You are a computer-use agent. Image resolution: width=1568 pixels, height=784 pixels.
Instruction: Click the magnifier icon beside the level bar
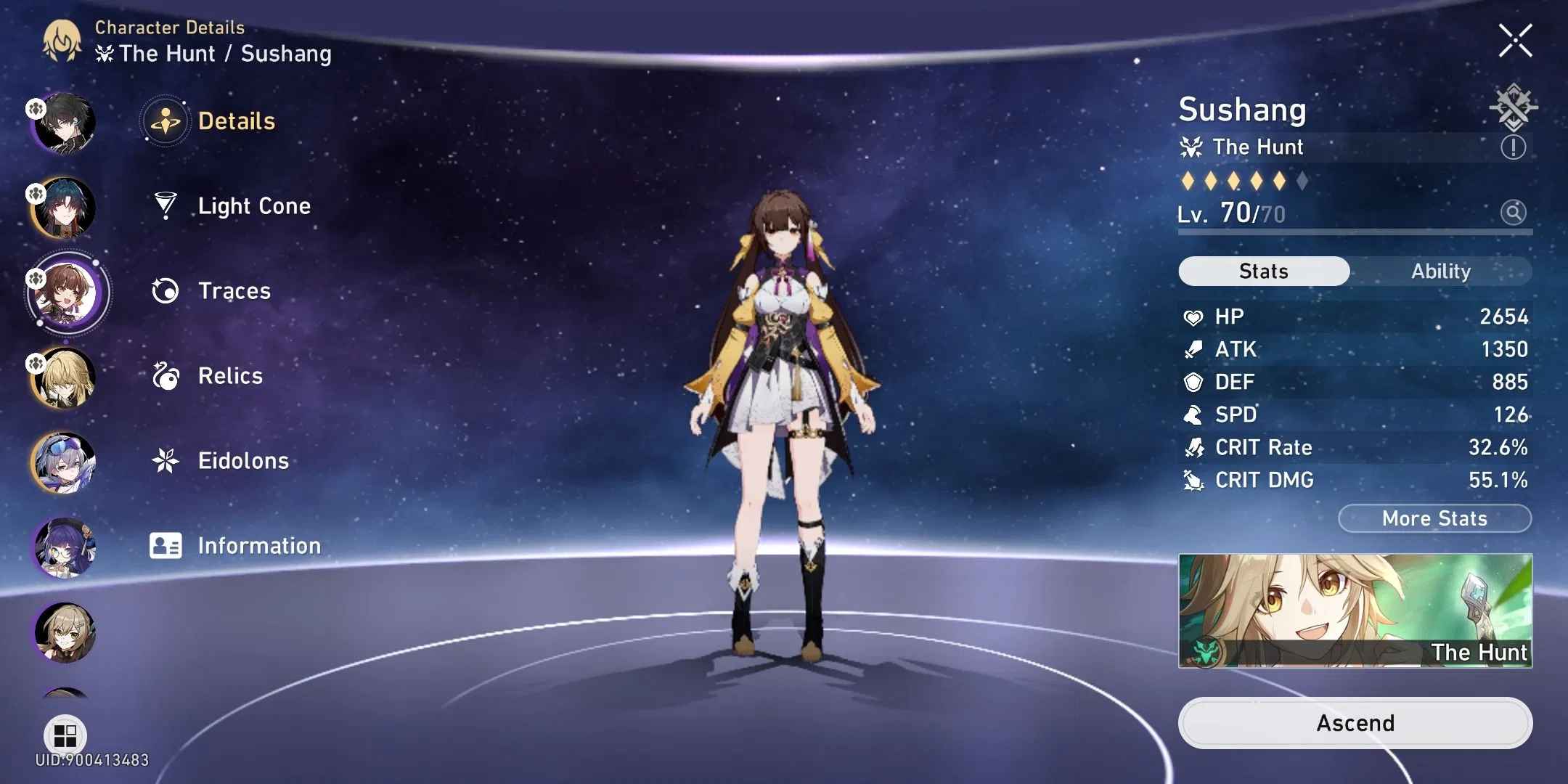(x=1514, y=212)
